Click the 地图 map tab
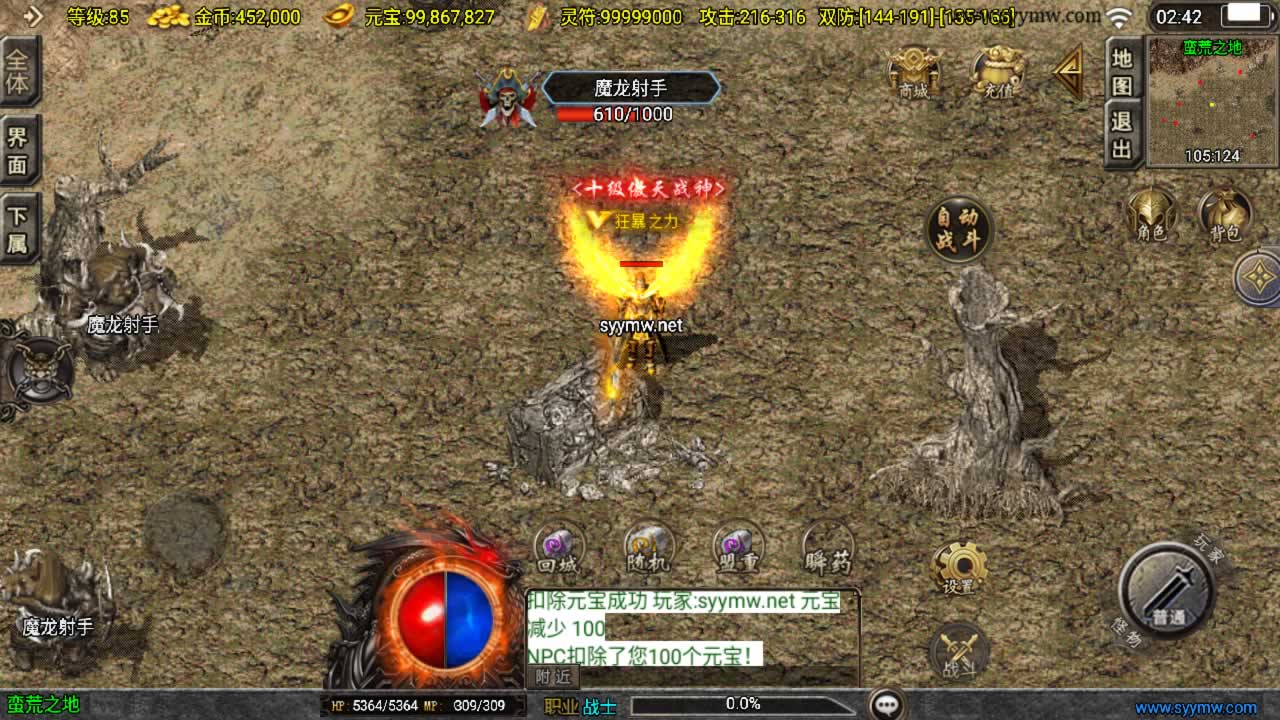 [x=1122, y=70]
